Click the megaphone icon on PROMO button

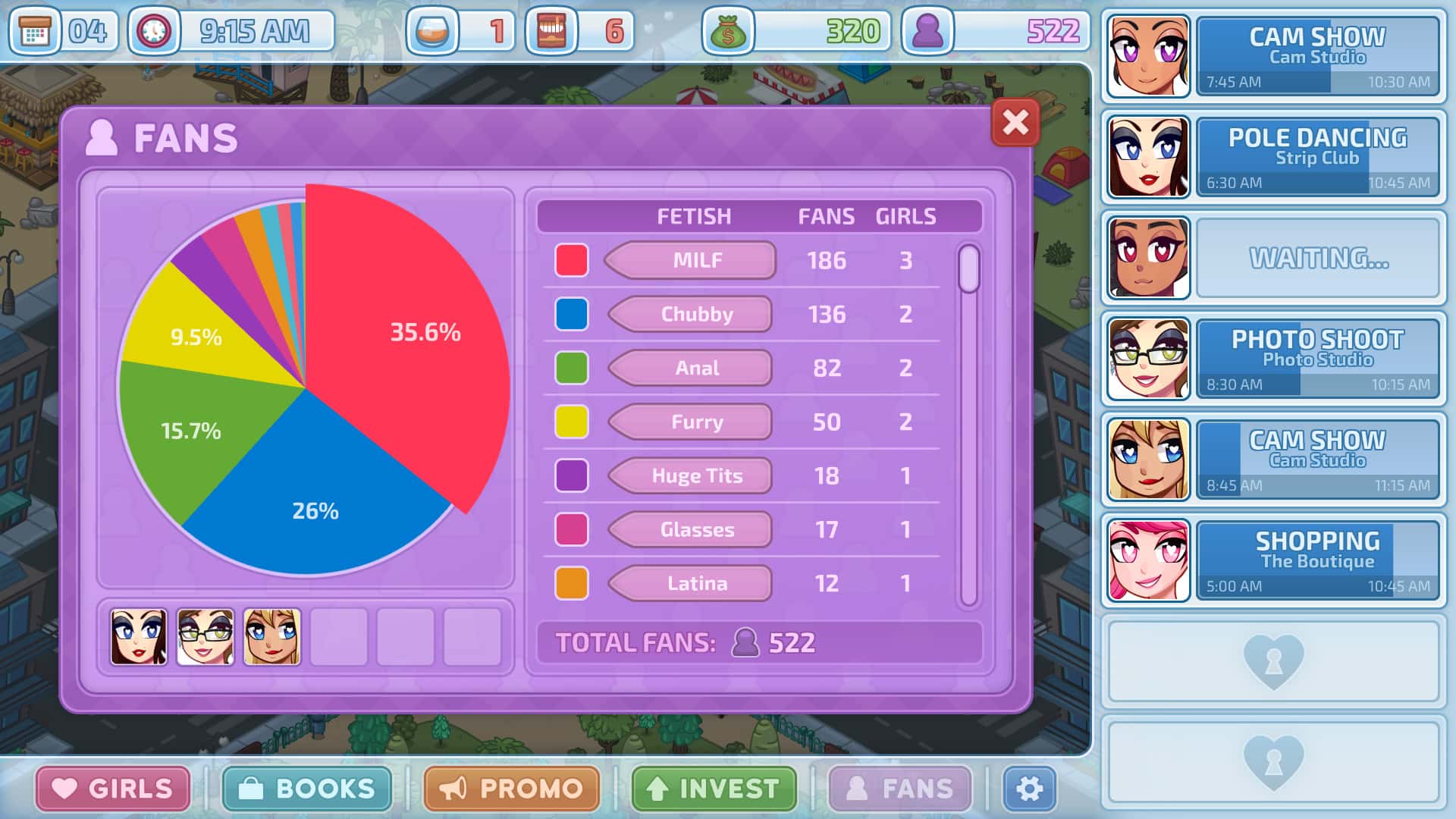[x=456, y=787]
